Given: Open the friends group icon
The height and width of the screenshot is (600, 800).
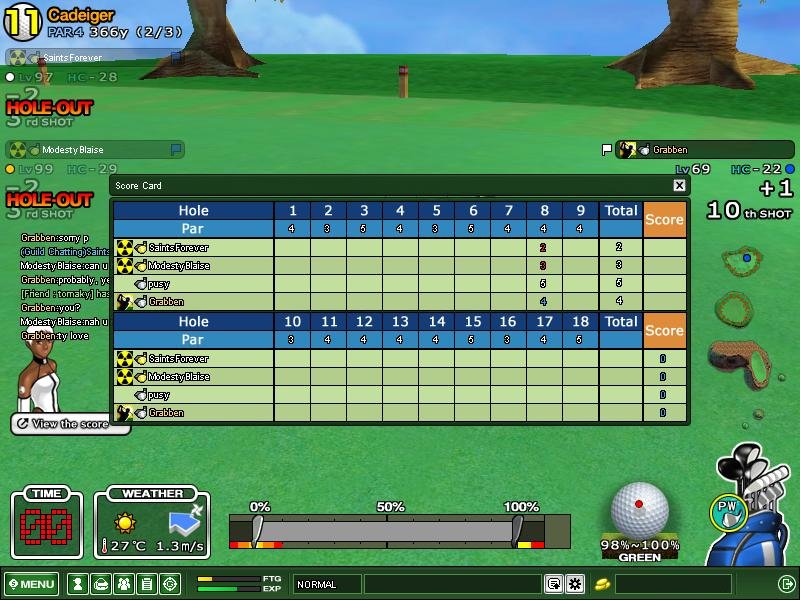Looking at the screenshot, I should (123, 584).
